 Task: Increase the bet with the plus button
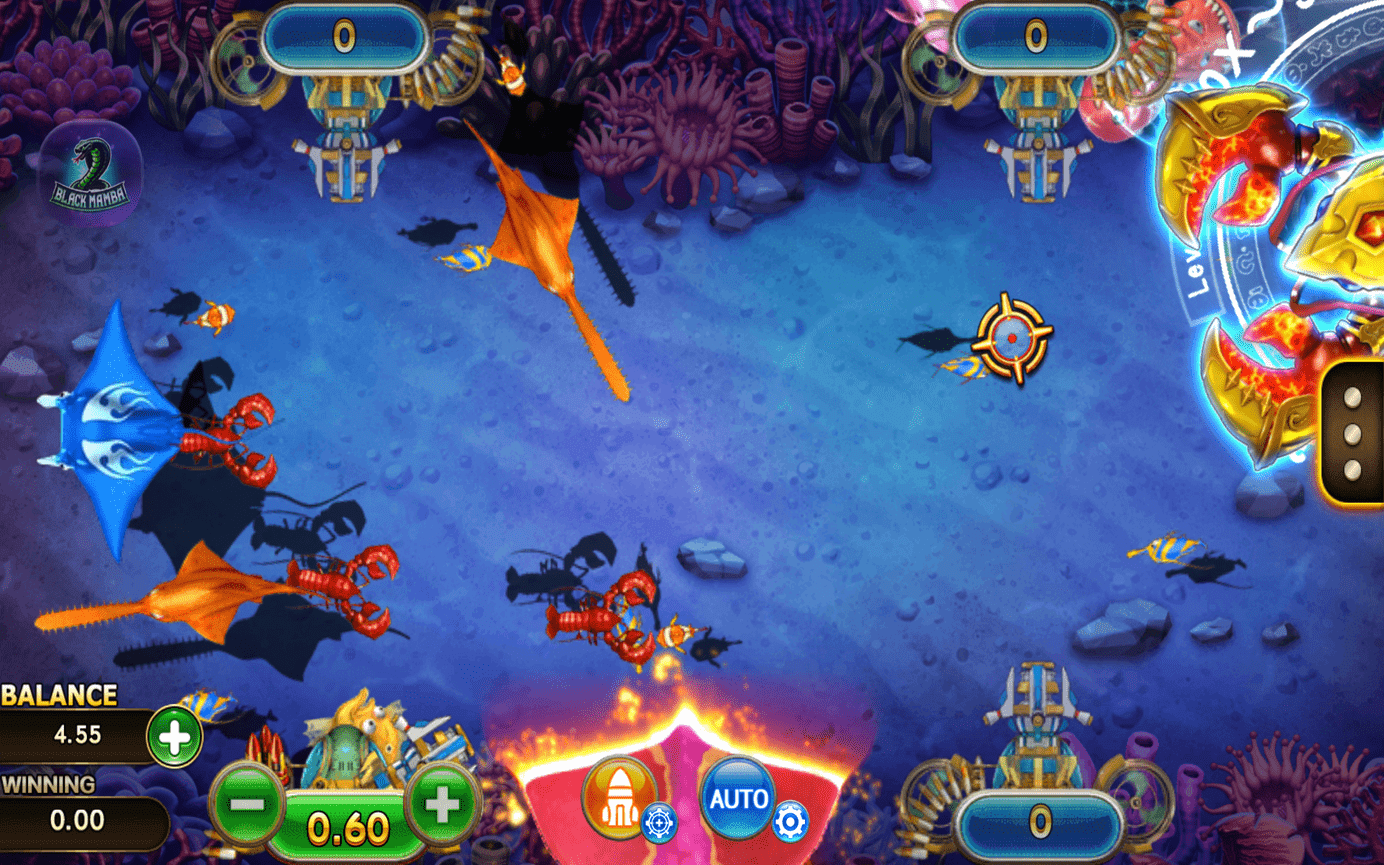pyautogui.click(x=442, y=801)
